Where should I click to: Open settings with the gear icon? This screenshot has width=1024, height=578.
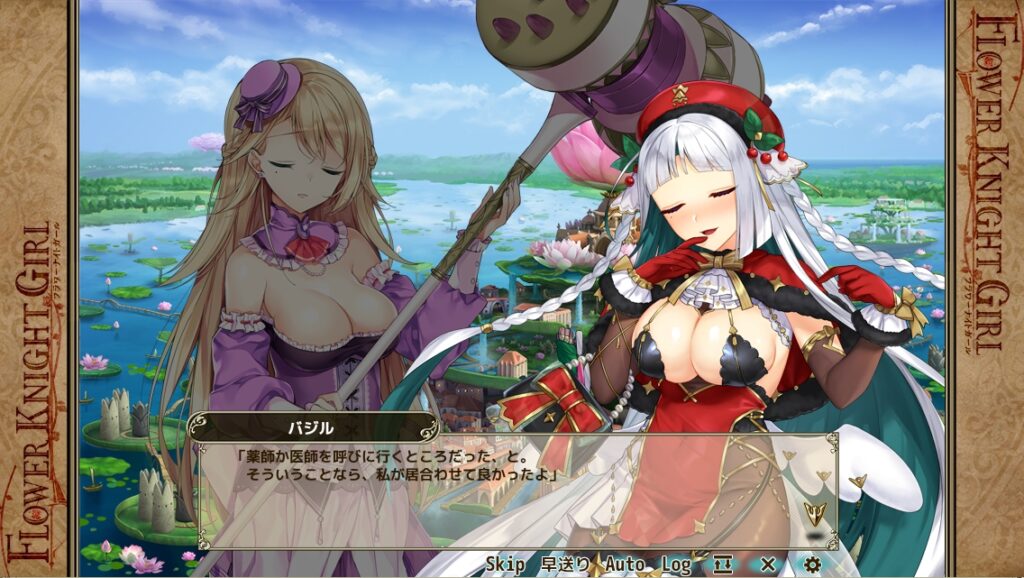click(812, 565)
